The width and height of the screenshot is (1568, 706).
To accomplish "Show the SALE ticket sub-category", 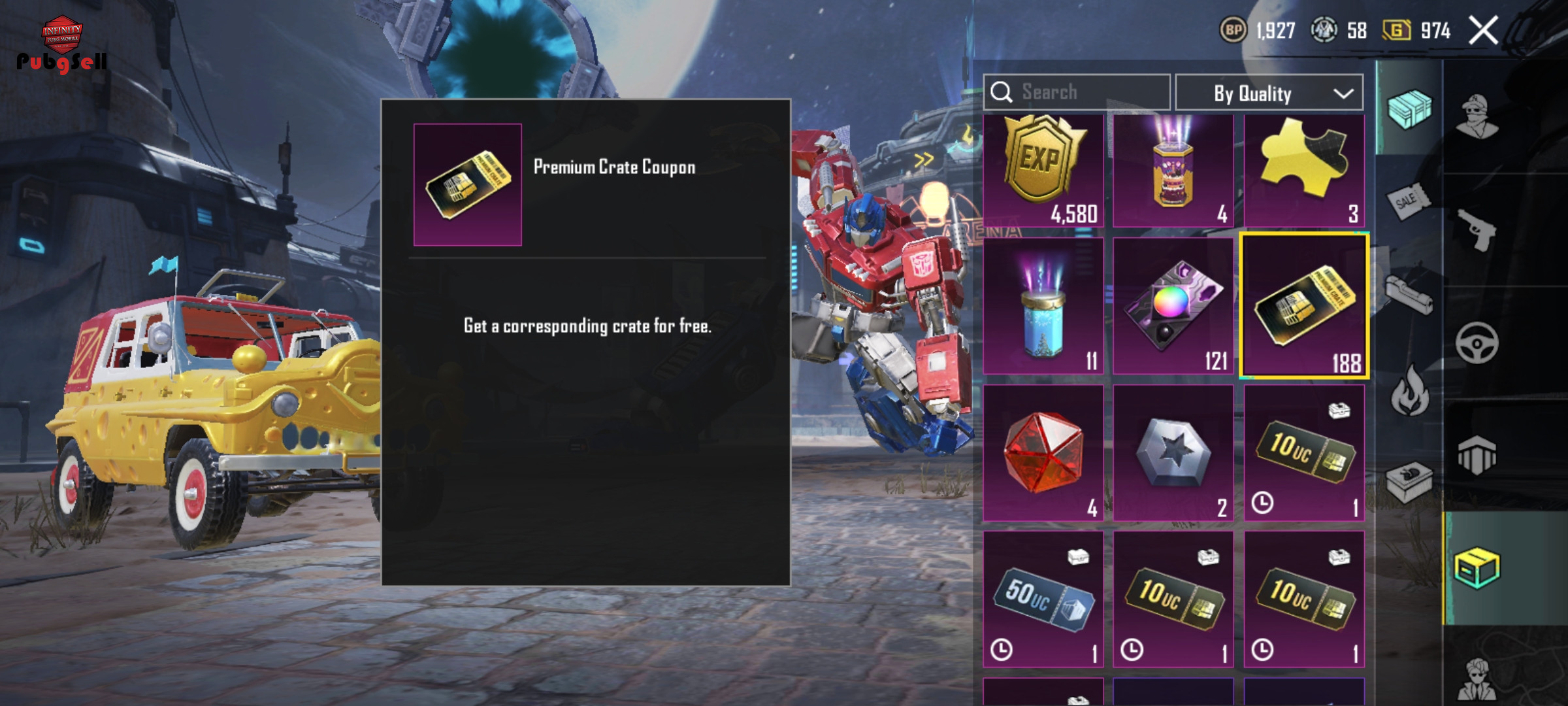I will [x=1408, y=200].
